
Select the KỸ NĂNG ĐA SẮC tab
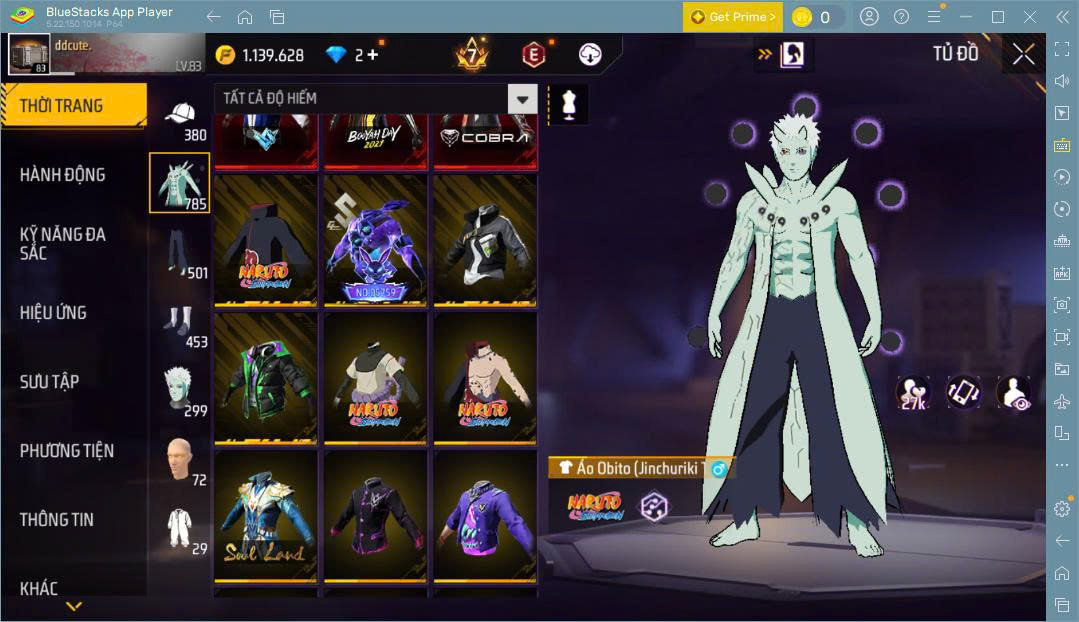coord(62,243)
